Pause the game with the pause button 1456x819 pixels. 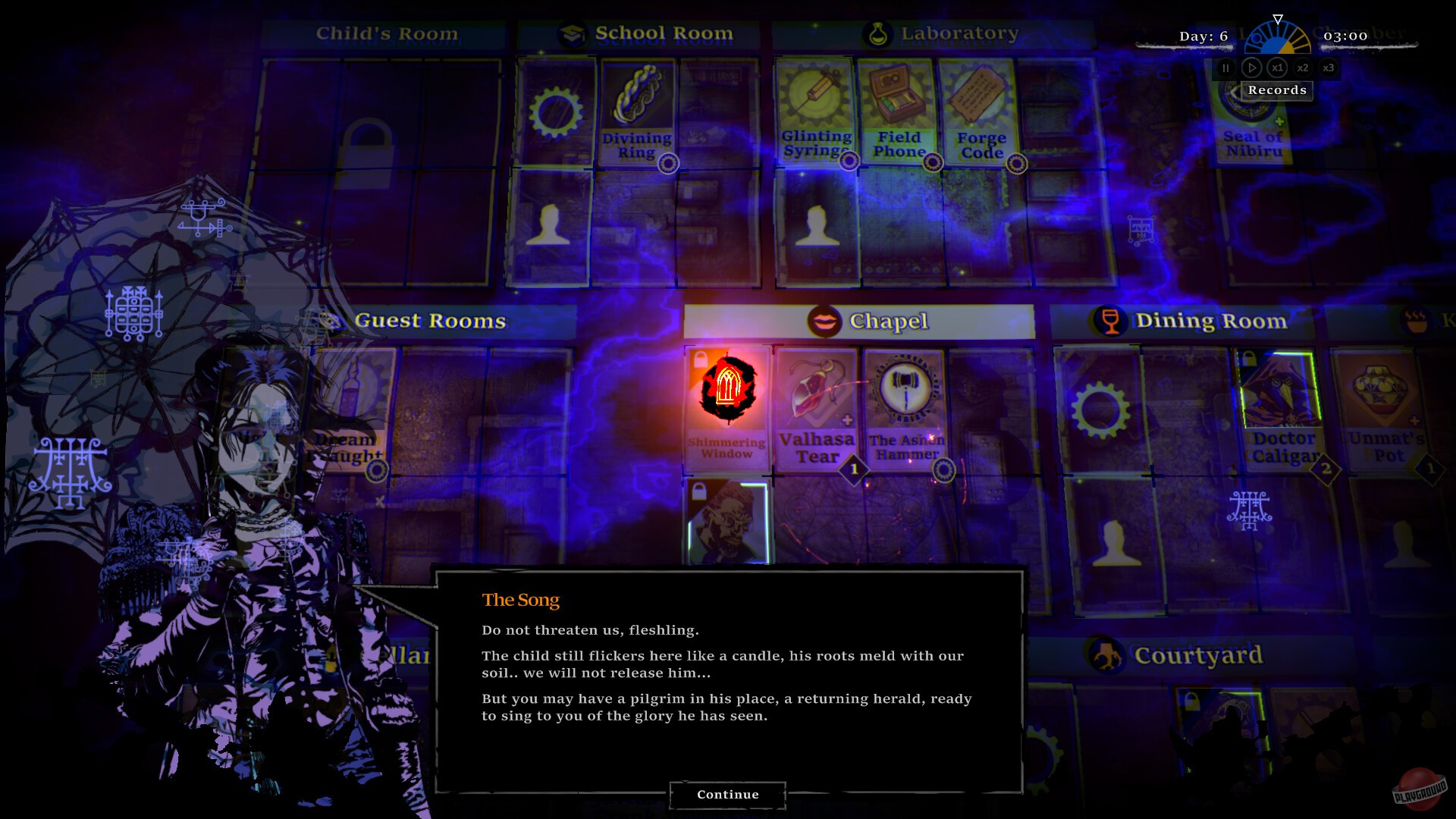pos(1225,67)
